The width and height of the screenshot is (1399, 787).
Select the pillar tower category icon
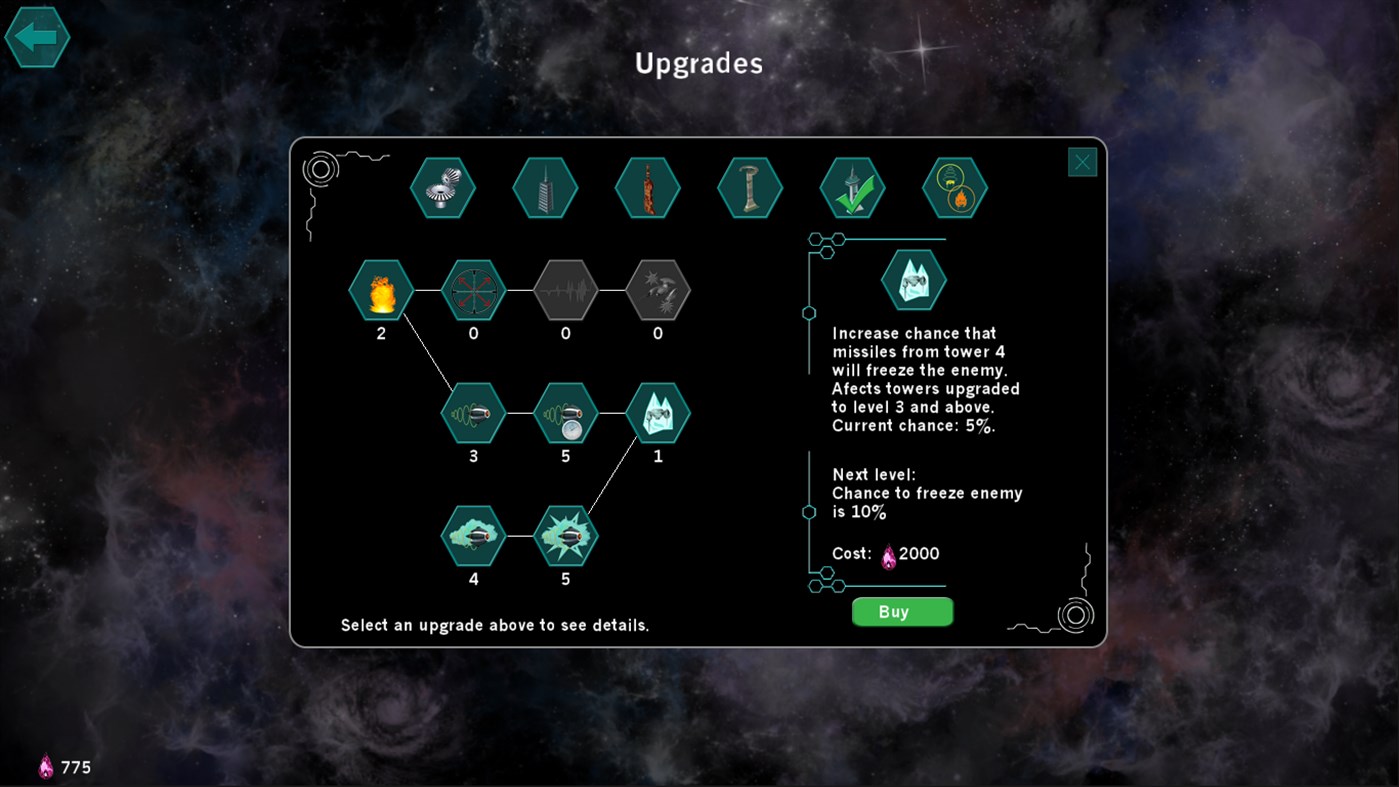tap(750, 187)
